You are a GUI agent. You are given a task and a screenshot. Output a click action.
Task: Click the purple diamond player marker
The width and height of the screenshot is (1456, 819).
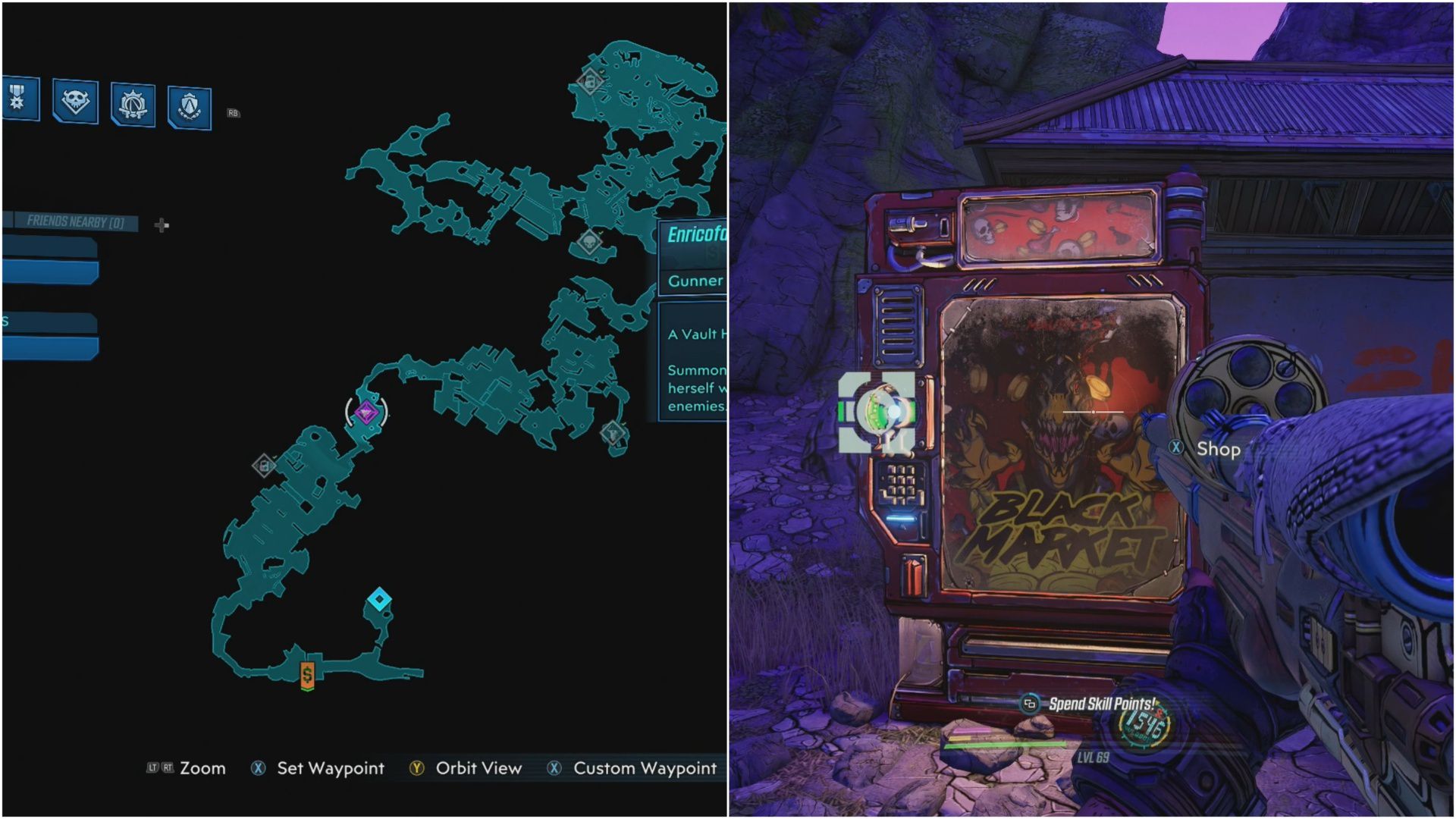pos(367,412)
